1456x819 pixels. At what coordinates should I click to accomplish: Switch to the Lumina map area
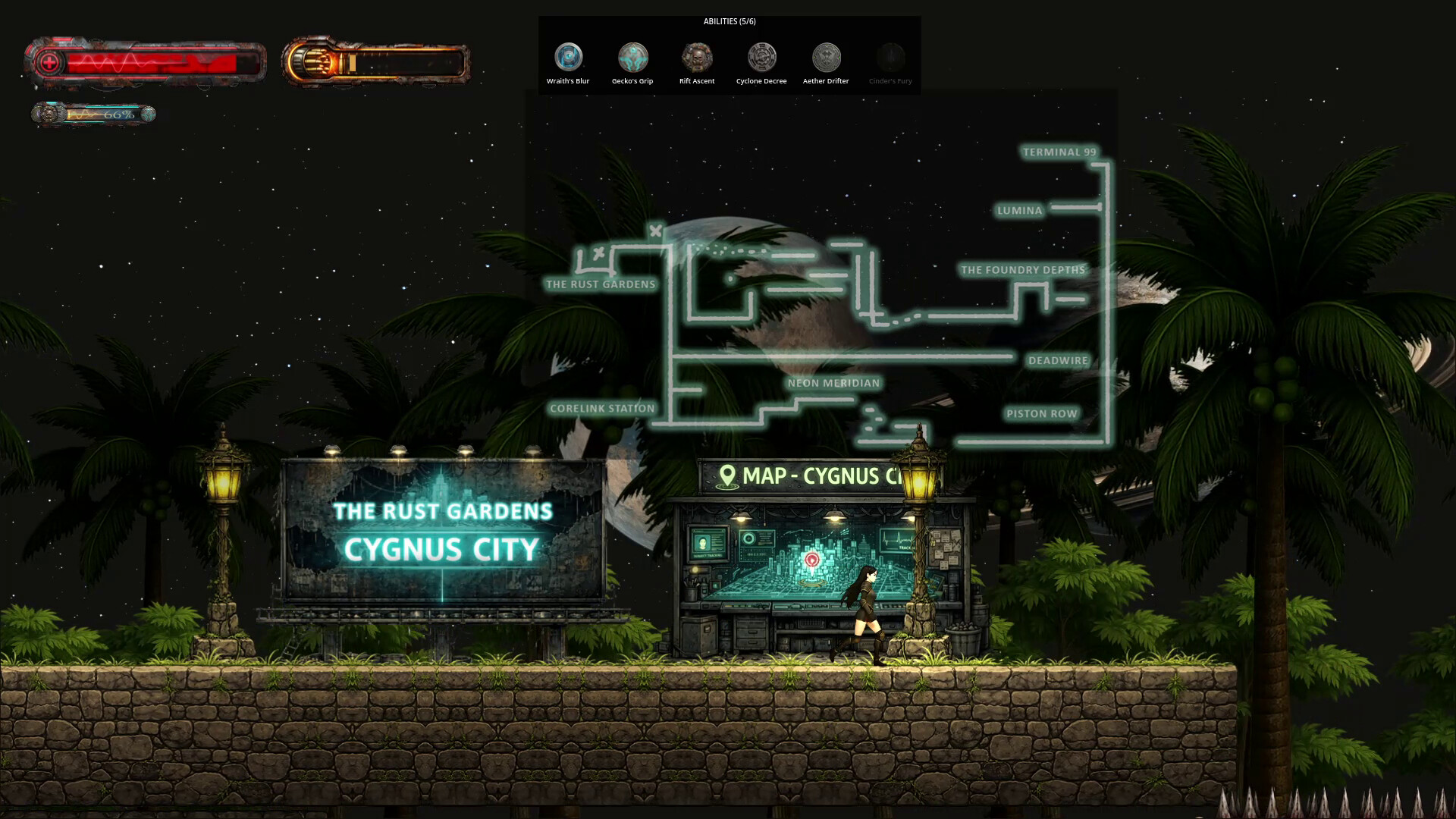coord(1020,210)
